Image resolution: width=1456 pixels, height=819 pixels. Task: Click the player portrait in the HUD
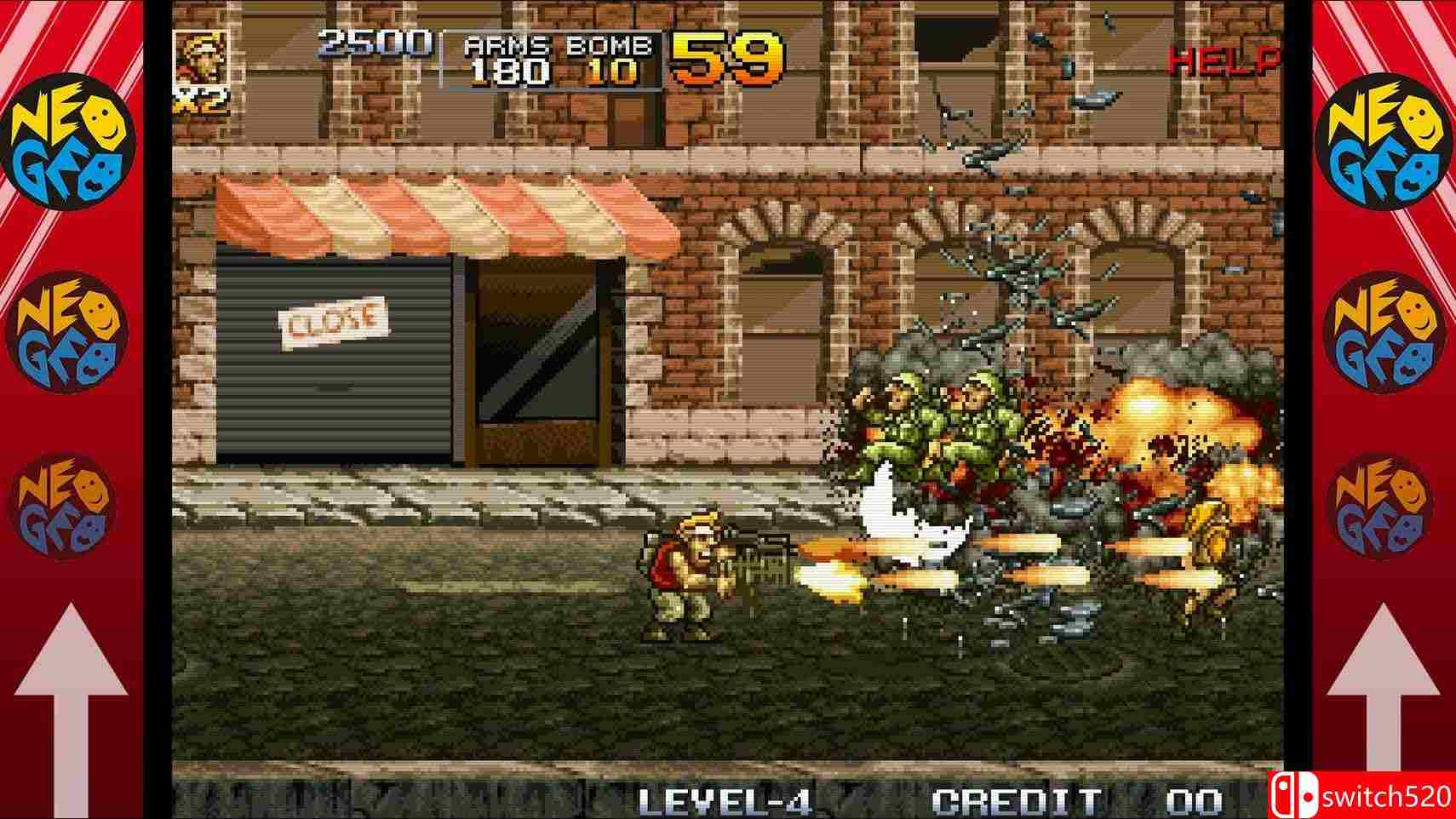pos(203,60)
